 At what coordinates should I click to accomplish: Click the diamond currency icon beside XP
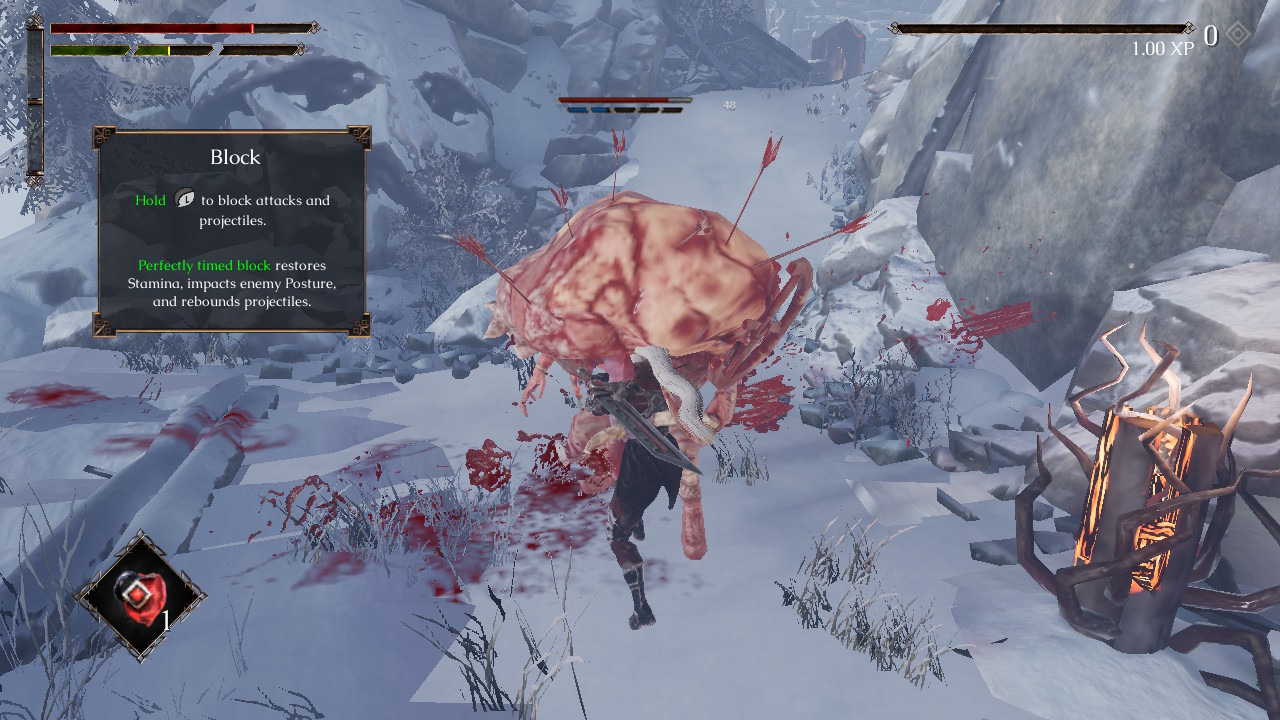click(x=1238, y=36)
